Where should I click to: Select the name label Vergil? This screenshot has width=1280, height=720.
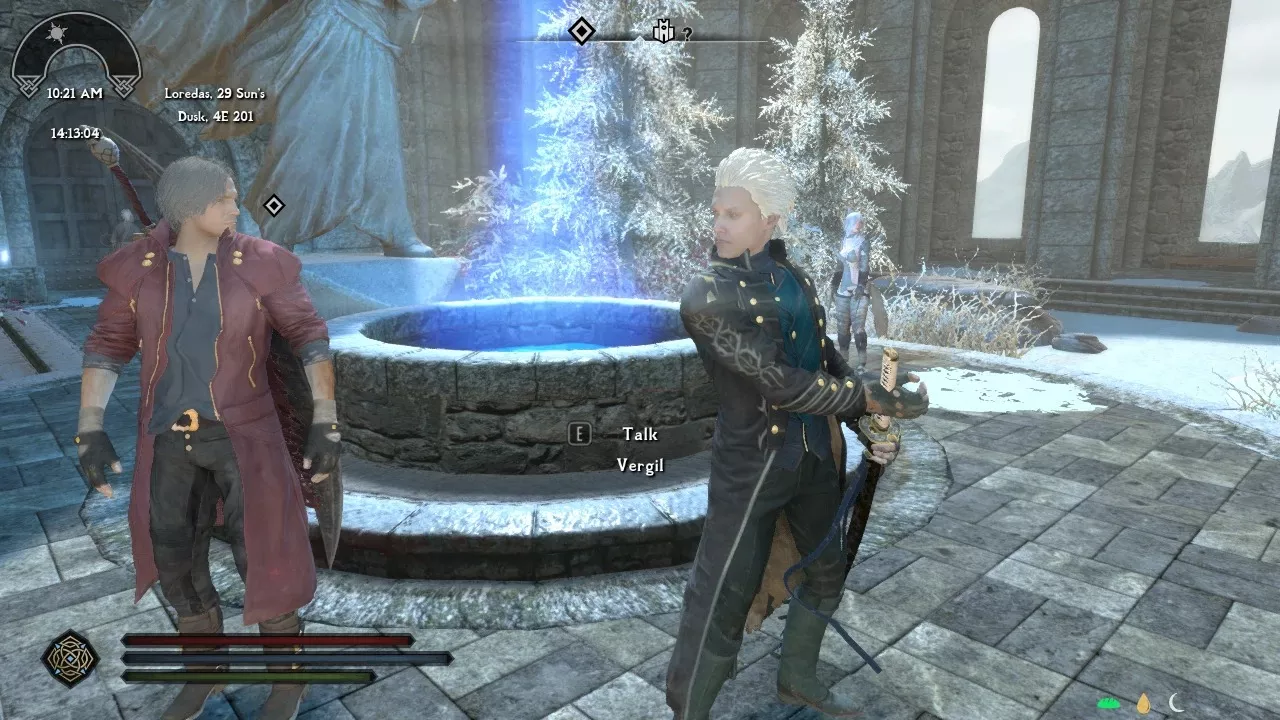[x=640, y=465]
